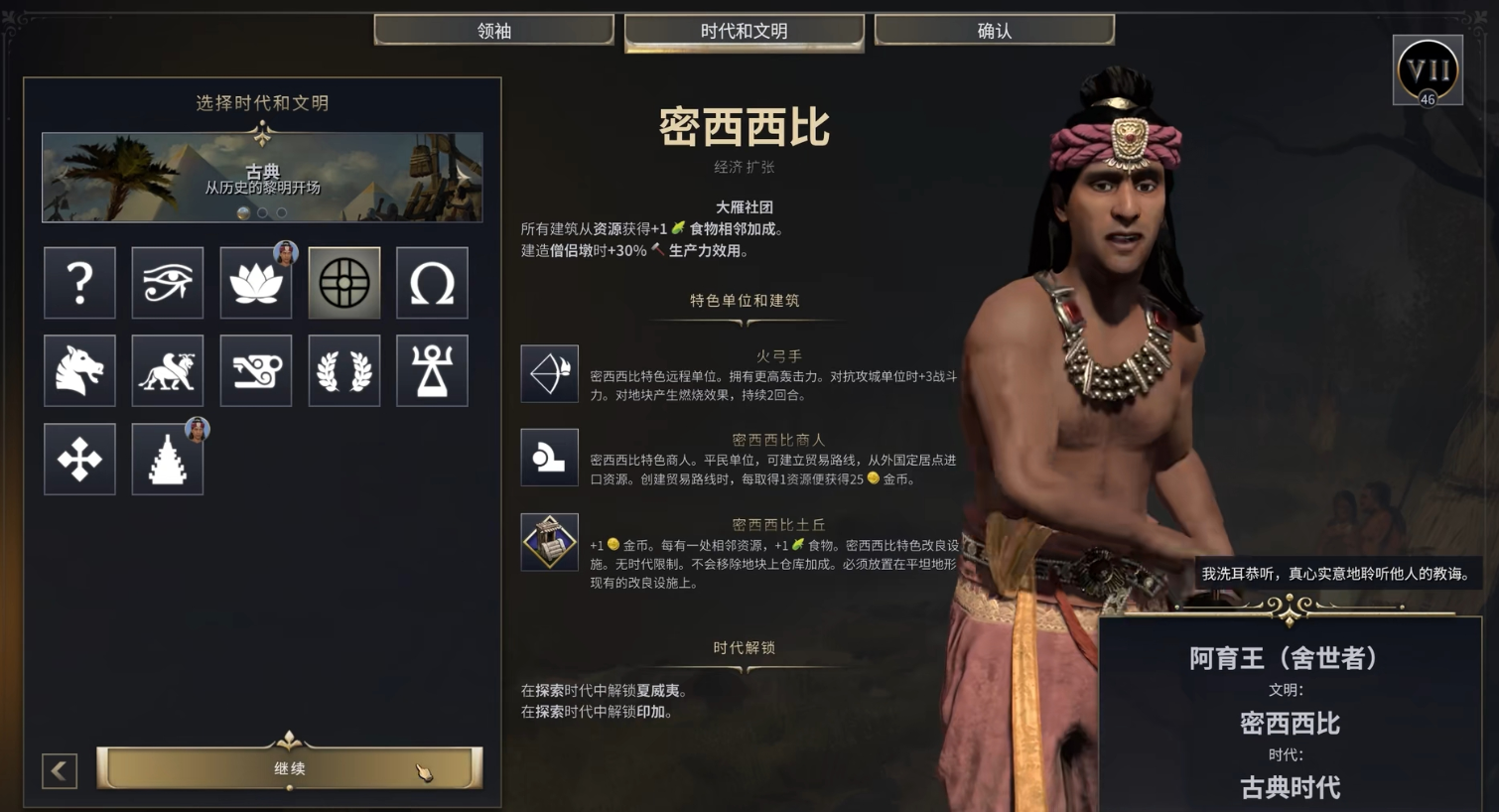Open the 时代和文明 tab
Image resolution: width=1499 pixels, height=812 pixels.
point(744,30)
